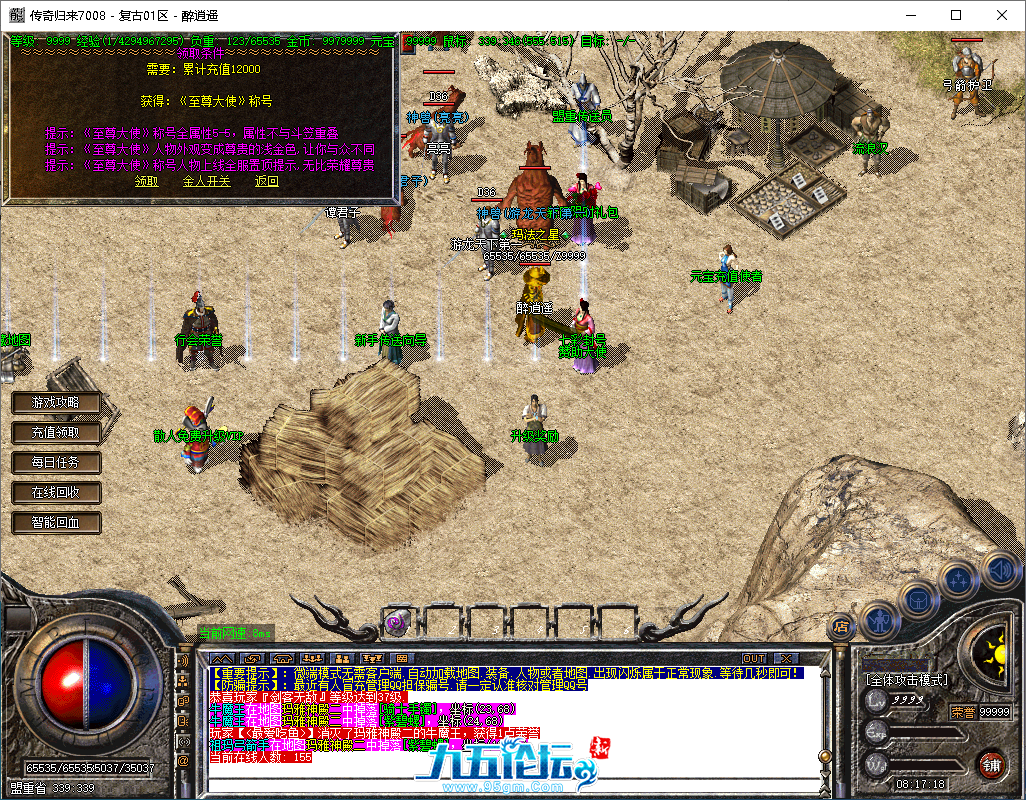This screenshot has height=800, width=1026.
Task: Open the 在线回收 online recycling menu
Action: (57, 492)
